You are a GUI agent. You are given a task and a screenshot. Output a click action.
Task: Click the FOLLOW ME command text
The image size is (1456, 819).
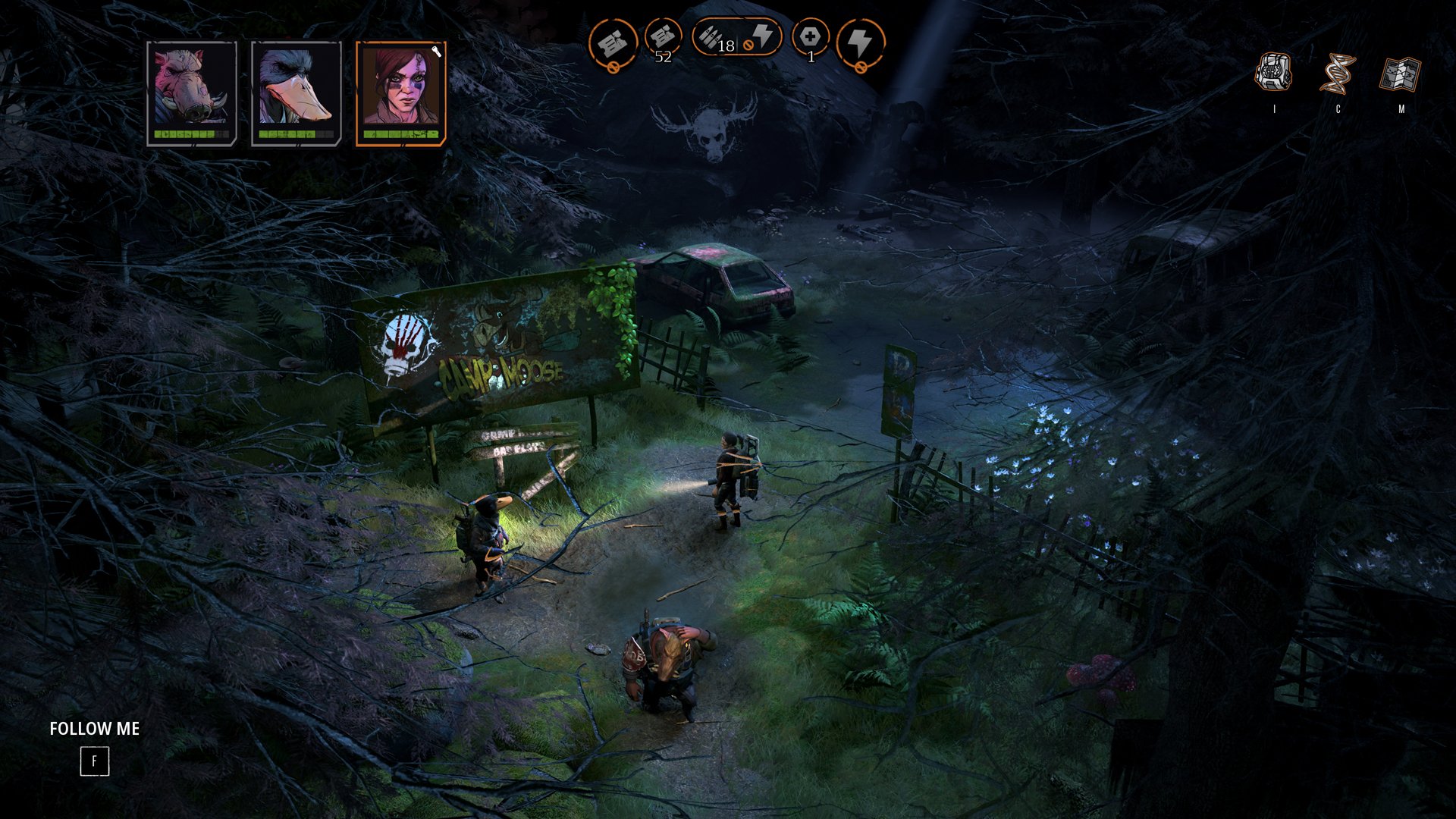click(x=94, y=729)
